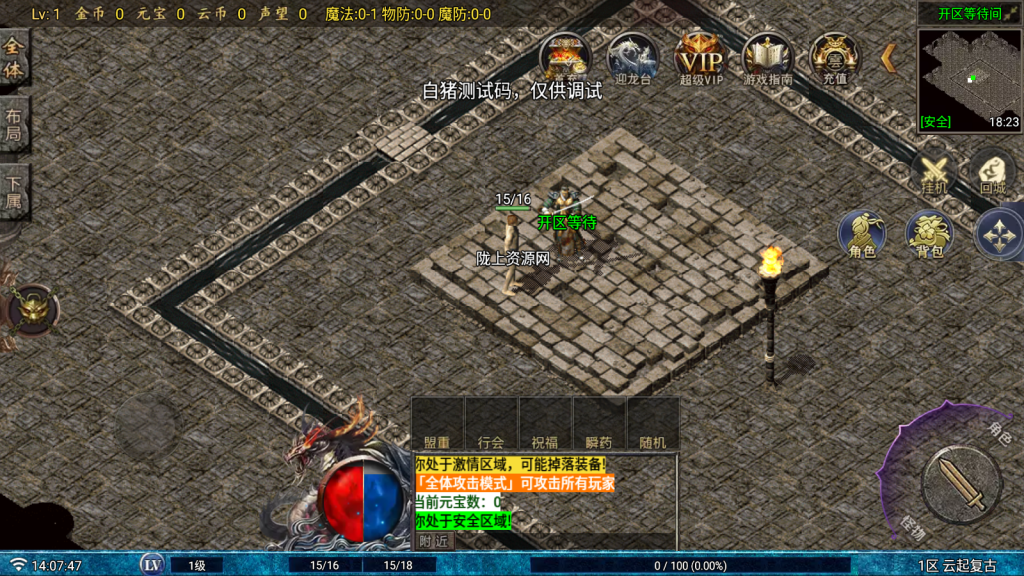Open the 角色 character sheet
Screen dimensions: 1024x576
(862, 234)
